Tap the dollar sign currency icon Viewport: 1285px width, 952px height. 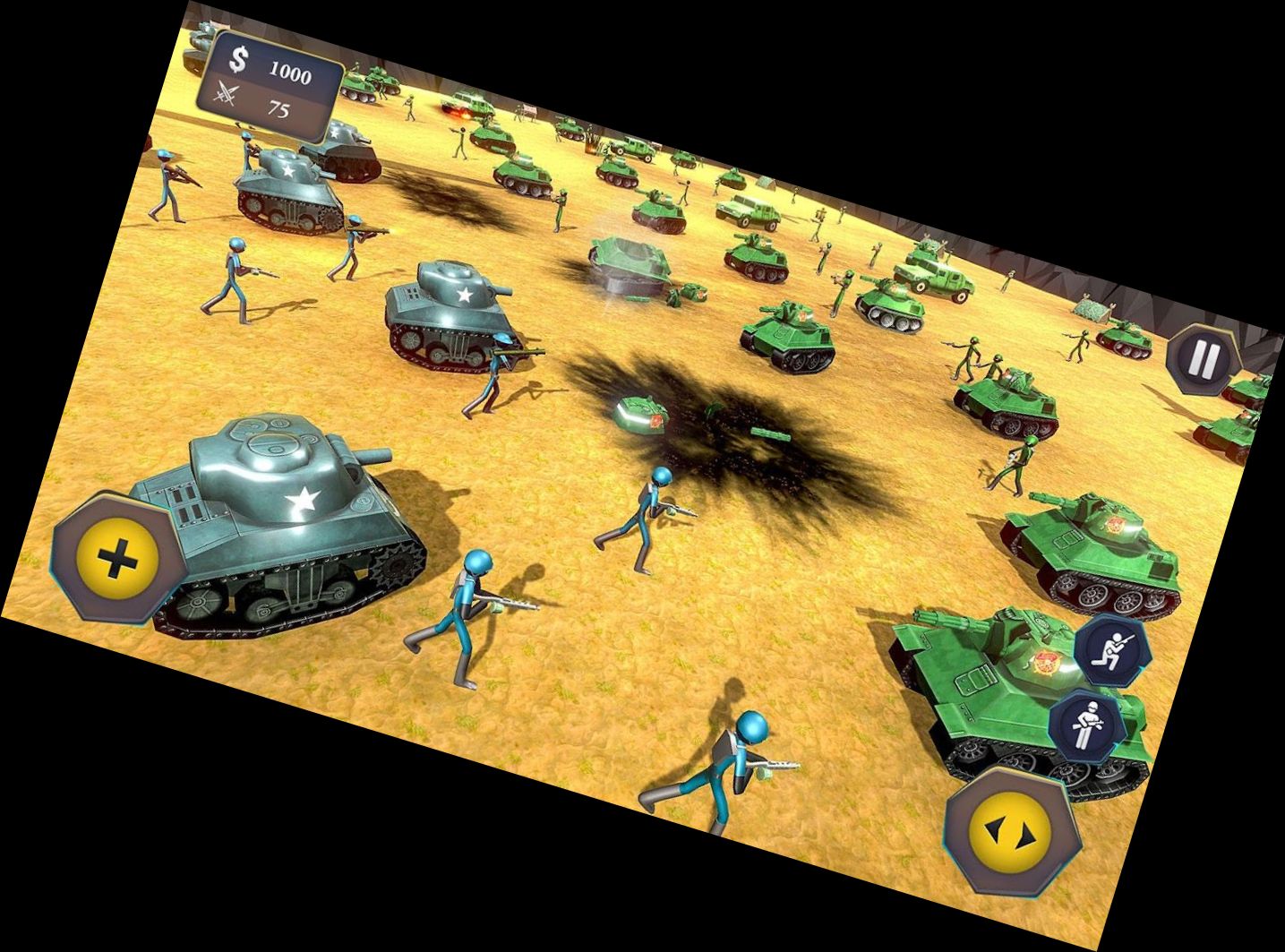238,59
